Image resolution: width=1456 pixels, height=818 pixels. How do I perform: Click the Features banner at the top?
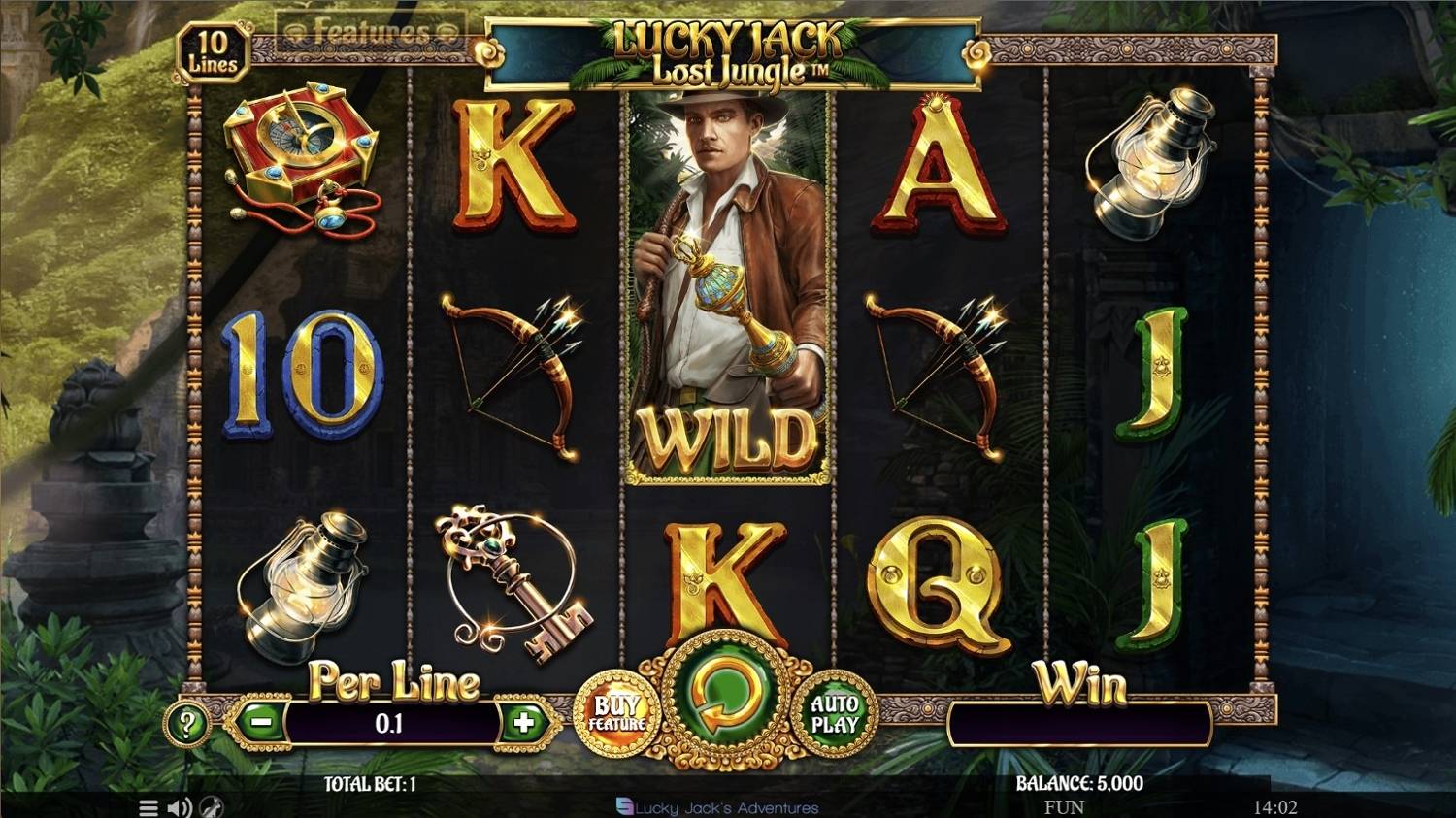[374, 28]
